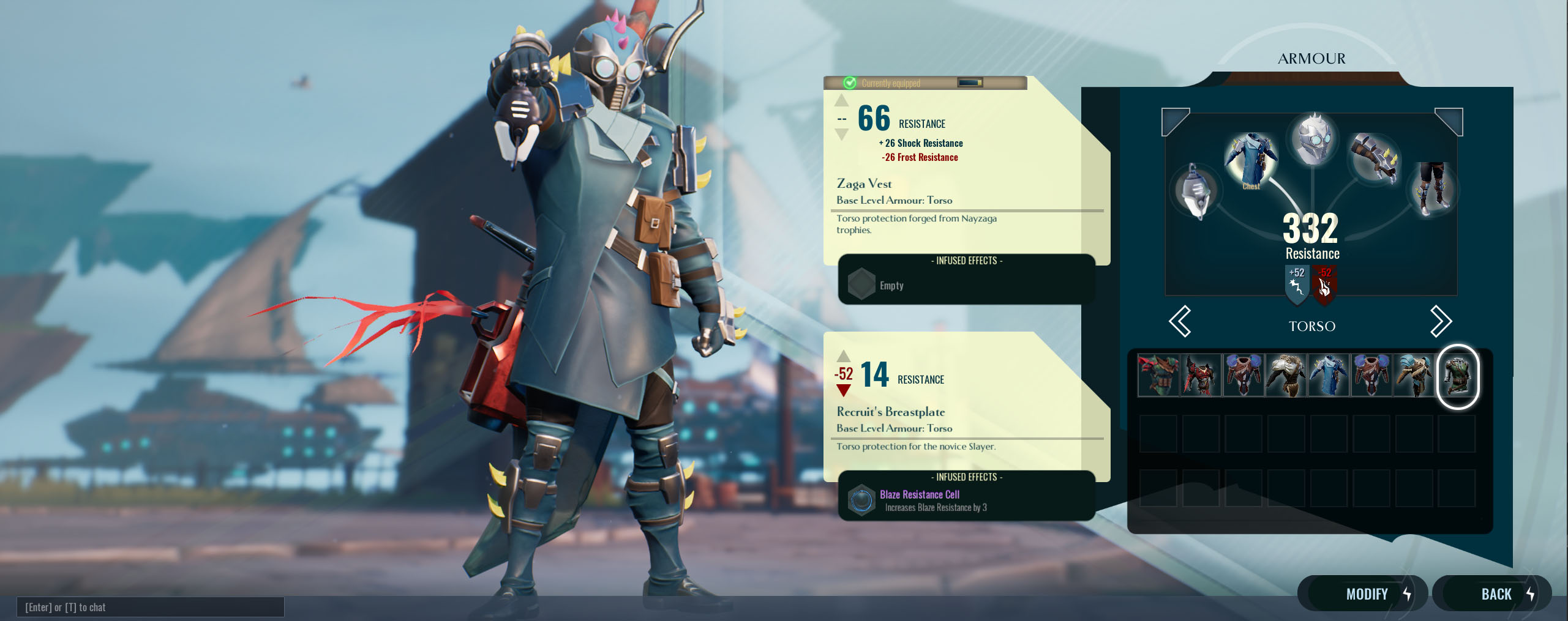This screenshot has height=621, width=1568.
Task: Click the Shock Resistance +52 shield badge
Action: pos(1297,283)
